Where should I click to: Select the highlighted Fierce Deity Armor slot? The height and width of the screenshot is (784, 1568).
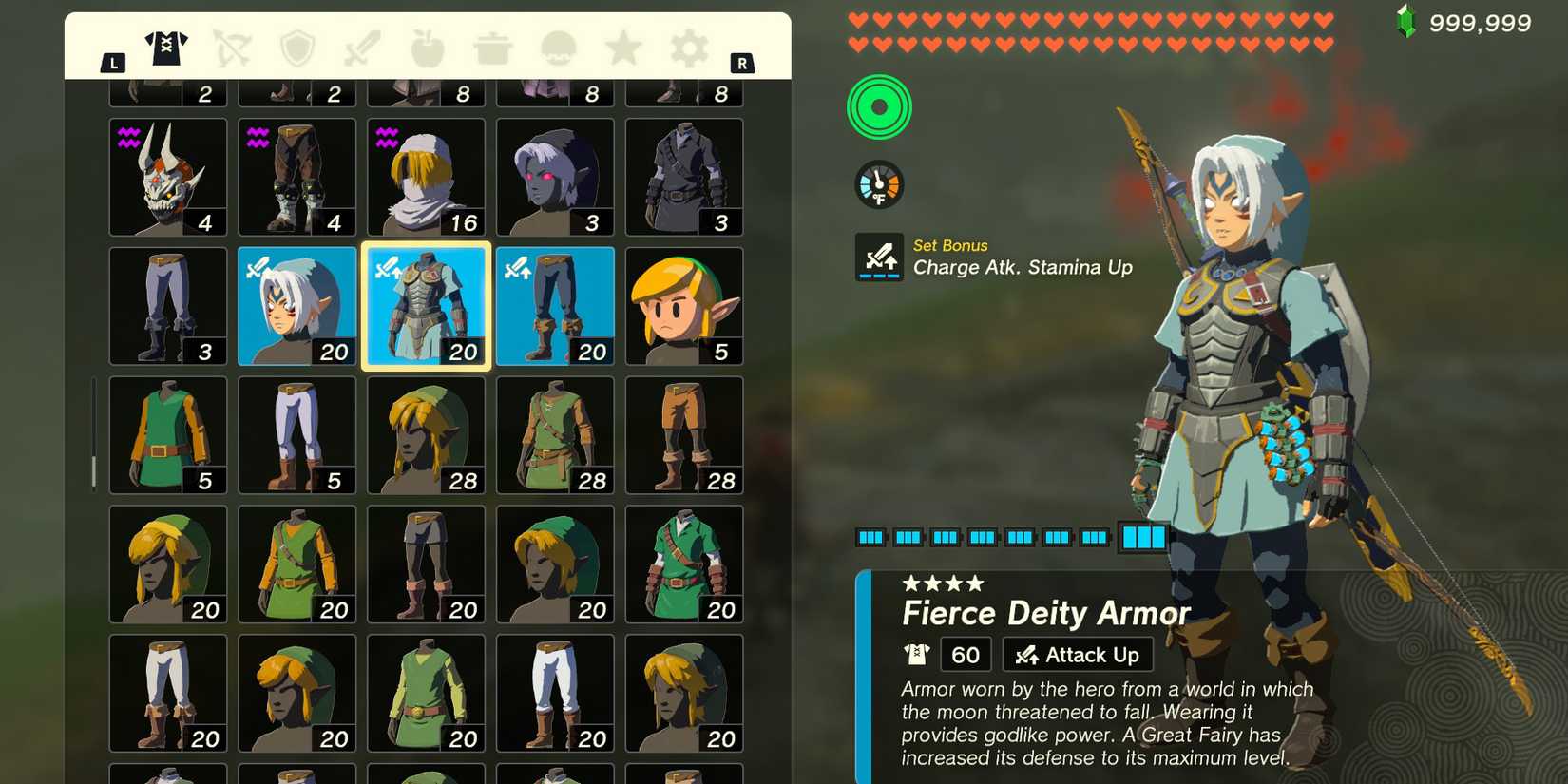[x=426, y=304]
